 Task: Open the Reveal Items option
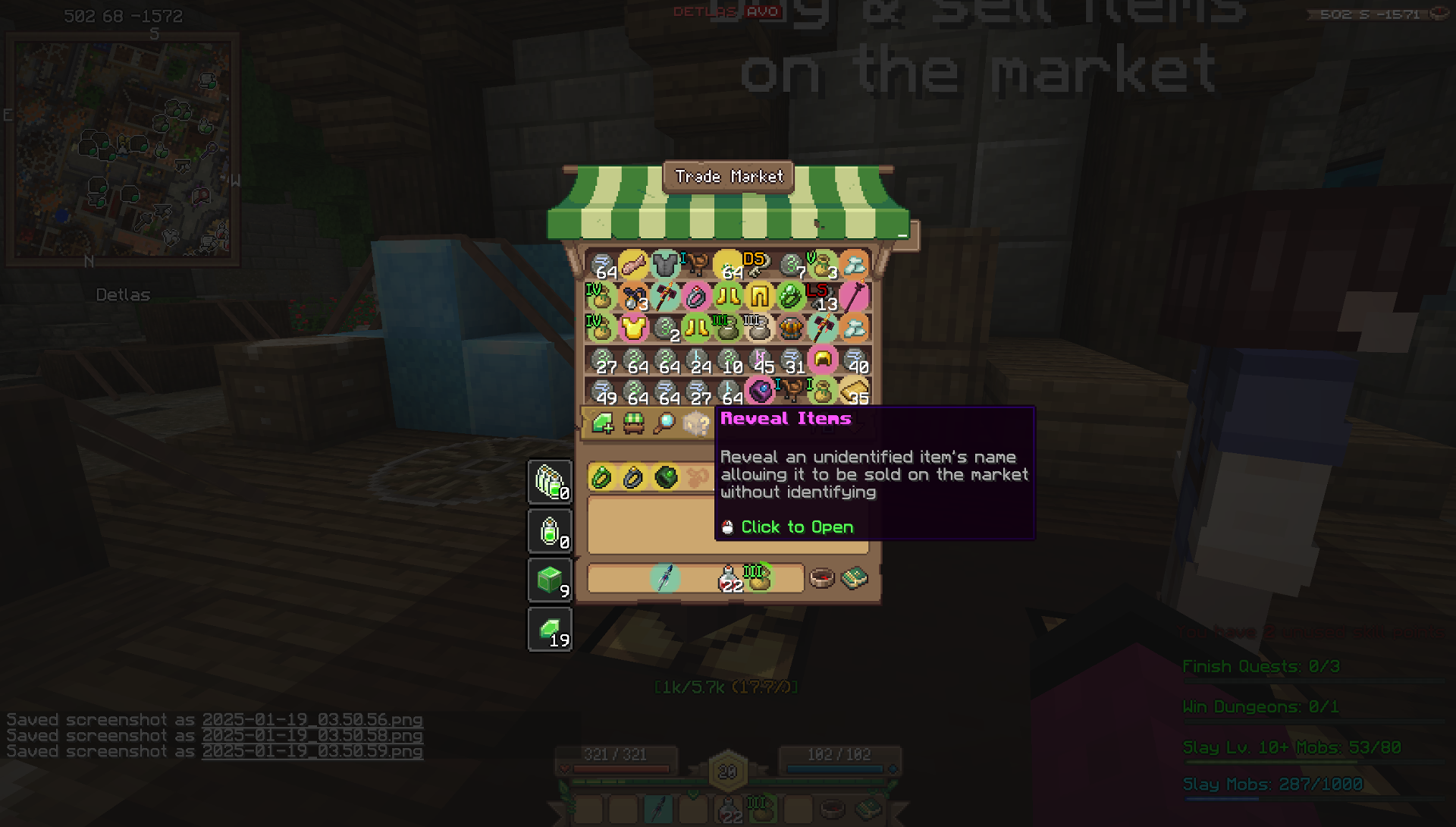coord(696,423)
